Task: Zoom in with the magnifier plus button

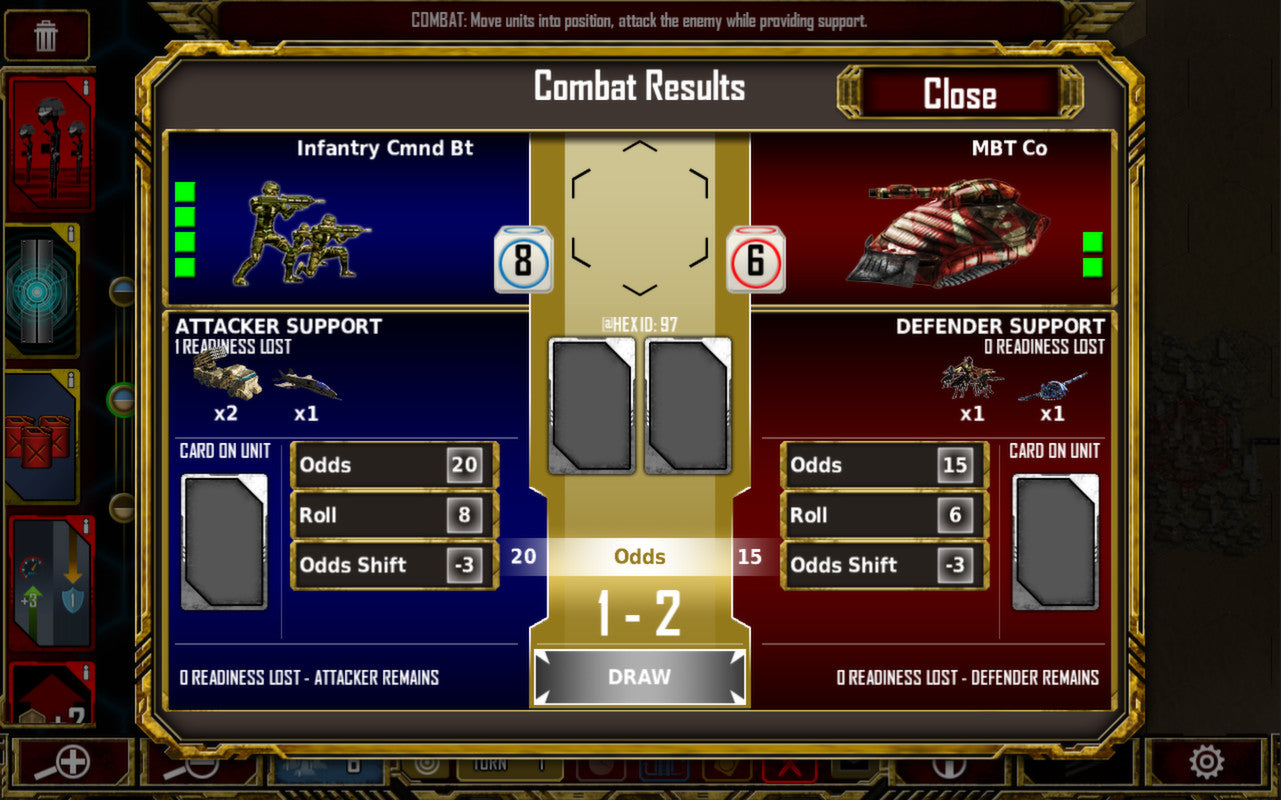Action: pyautogui.click(x=71, y=763)
